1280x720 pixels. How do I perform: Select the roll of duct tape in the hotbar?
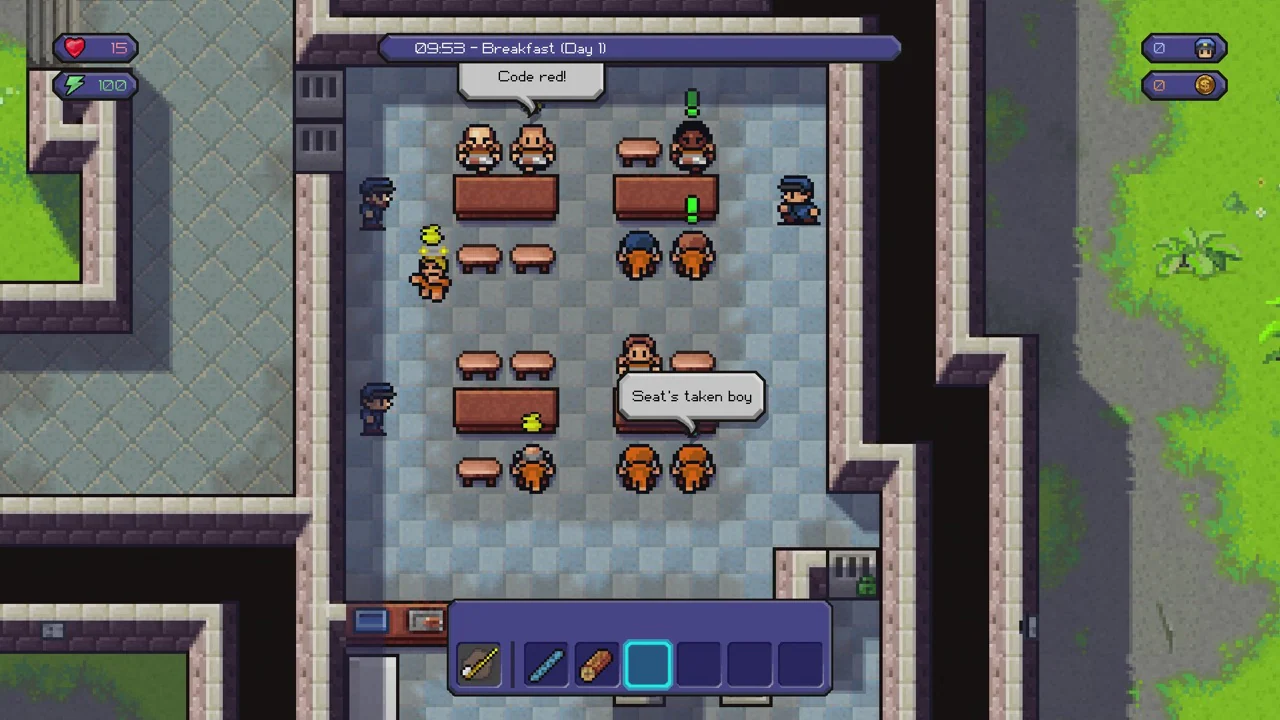pyautogui.click(x=596, y=665)
